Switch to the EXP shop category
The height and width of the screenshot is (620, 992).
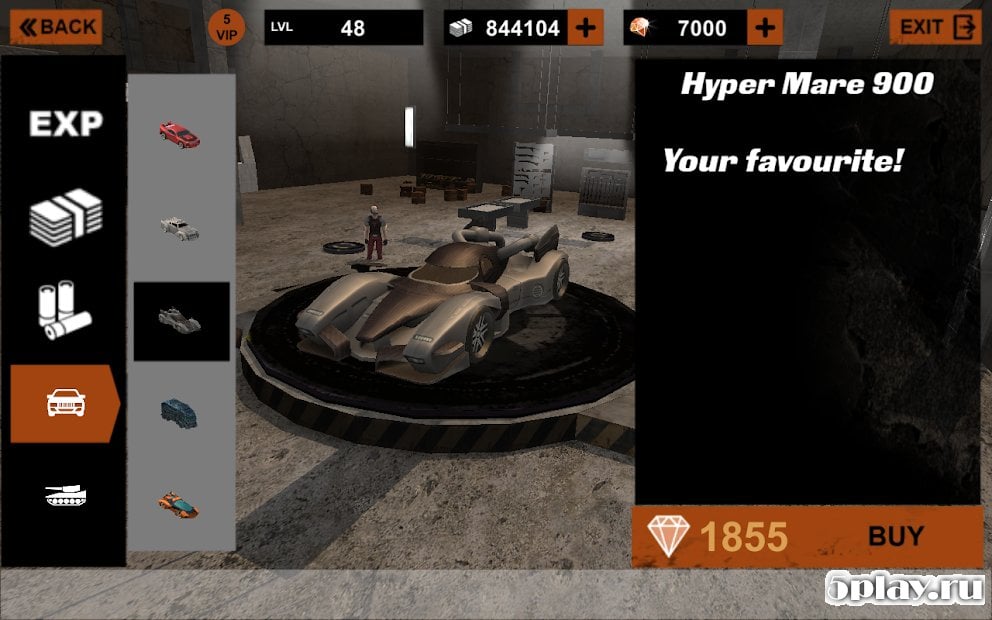coord(66,124)
